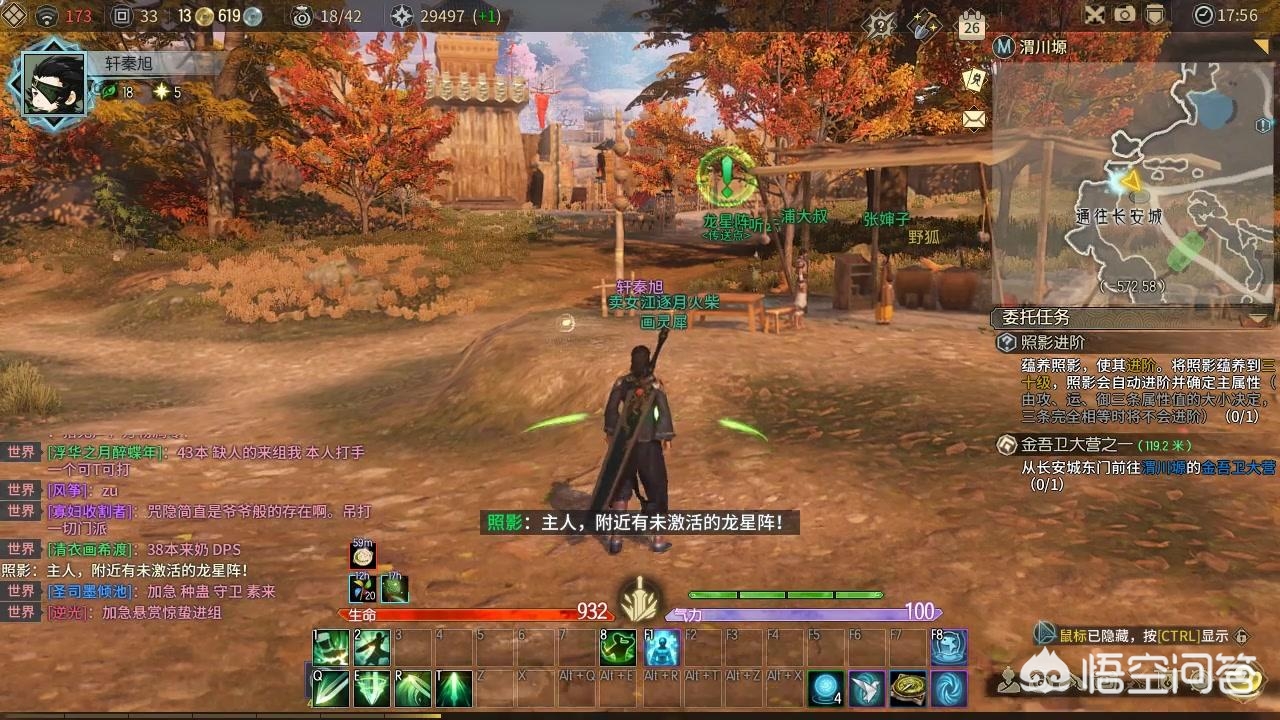Open the main menu diamond icon
Screen dimensions: 1280x720
pos(14,15)
